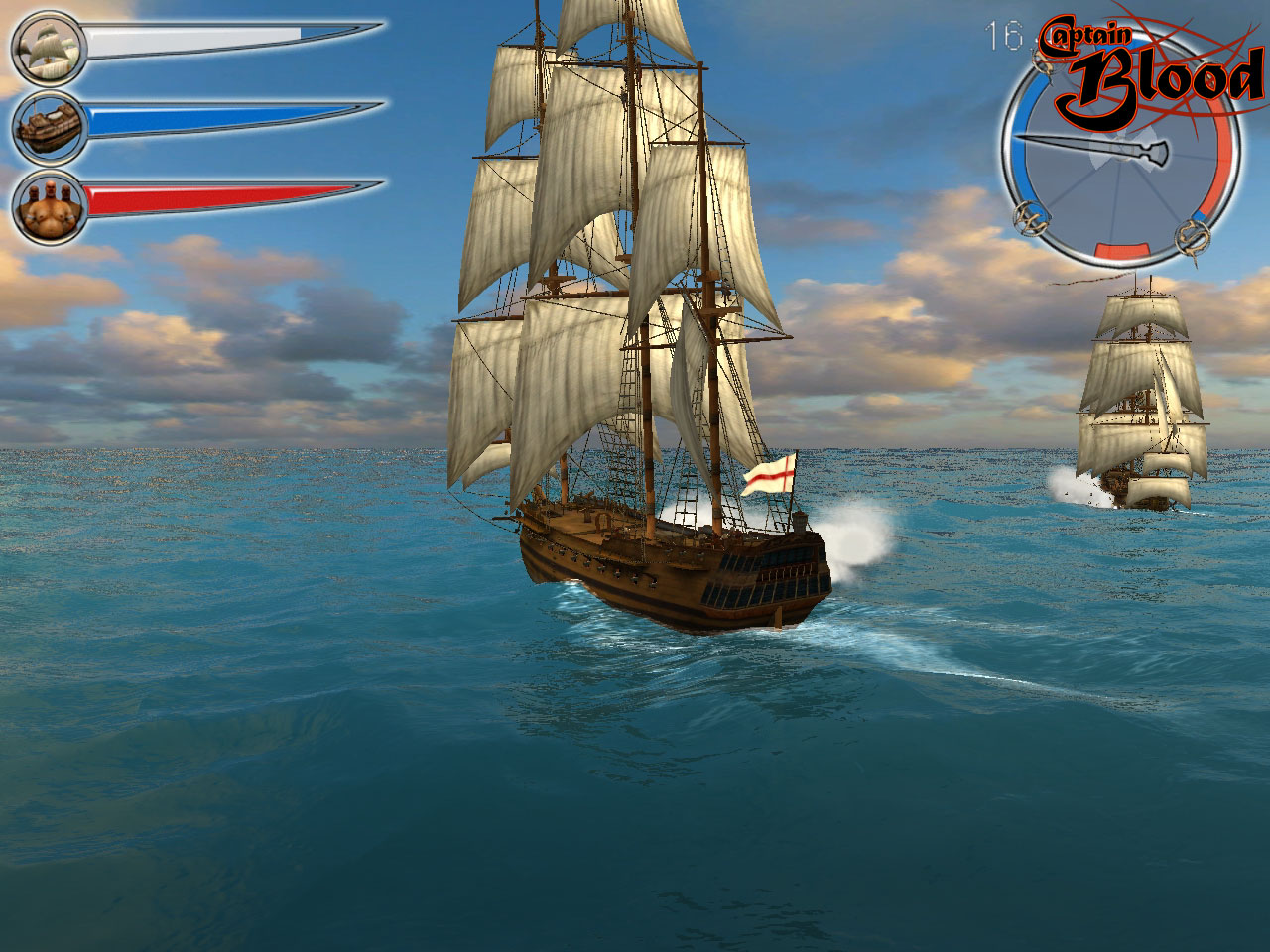1270x952 pixels.
Task: Select the ornate W marker on the compass
Action: point(1028,220)
